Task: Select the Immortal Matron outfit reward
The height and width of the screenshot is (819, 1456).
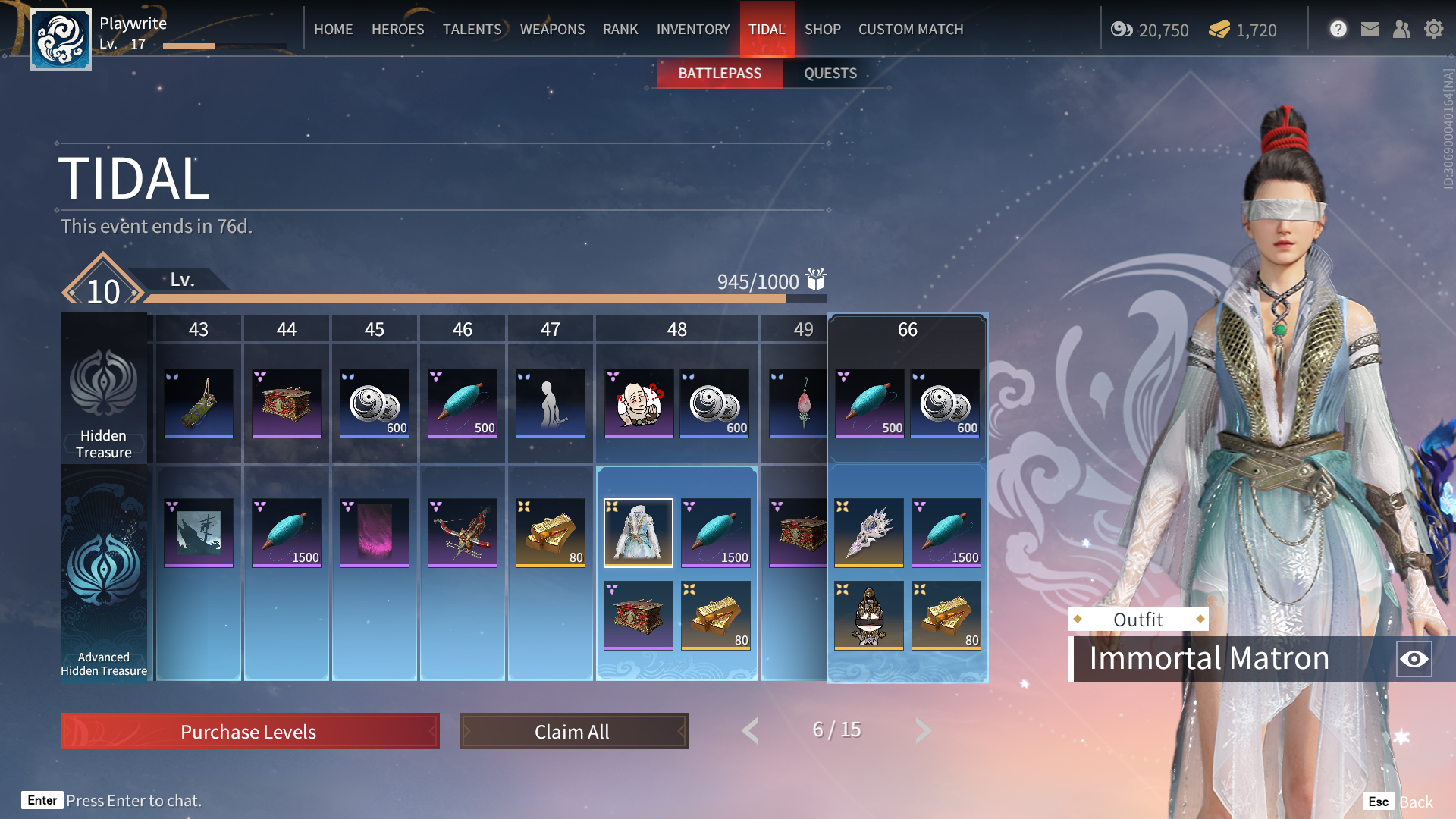Action: [x=638, y=532]
